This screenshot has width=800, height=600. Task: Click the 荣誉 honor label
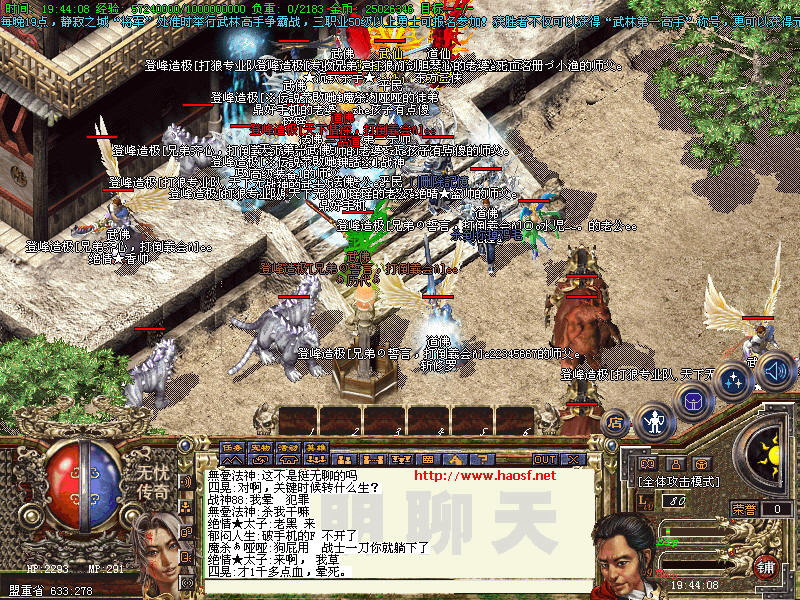[x=743, y=509]
